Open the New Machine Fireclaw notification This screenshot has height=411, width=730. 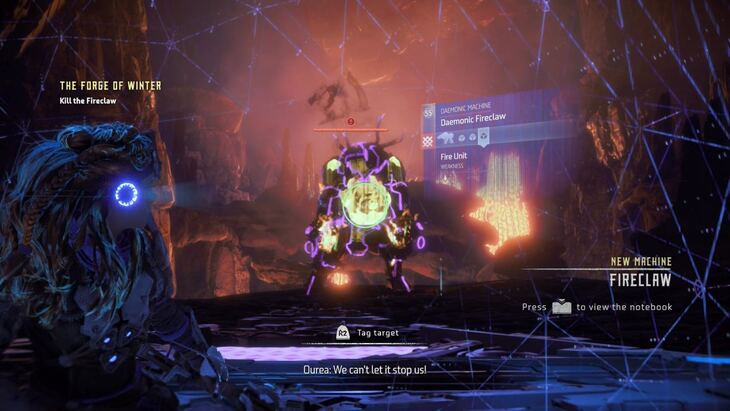click(x=640, y=272)
